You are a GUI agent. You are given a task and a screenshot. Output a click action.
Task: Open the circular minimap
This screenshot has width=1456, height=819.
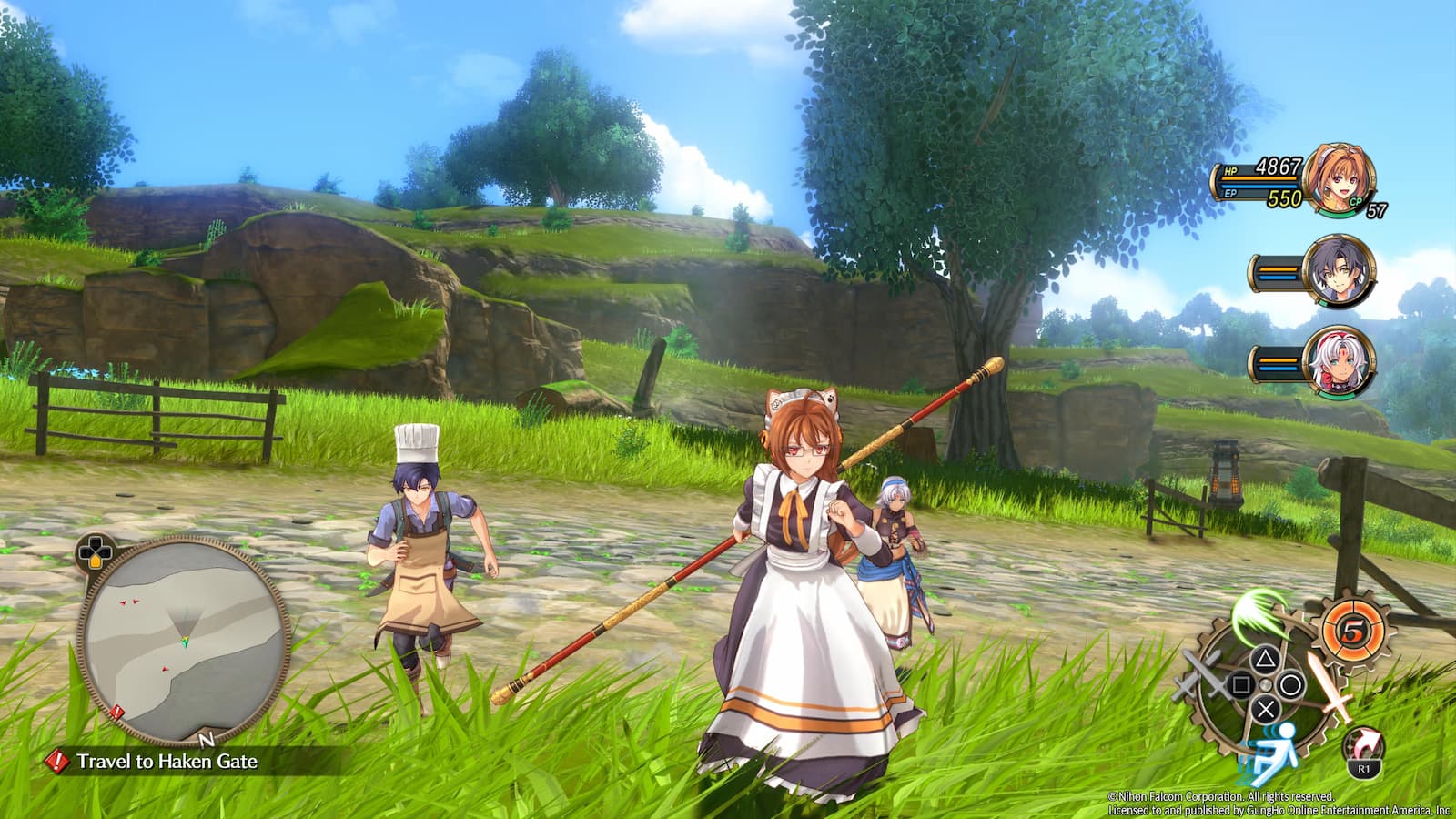[184, 638]
